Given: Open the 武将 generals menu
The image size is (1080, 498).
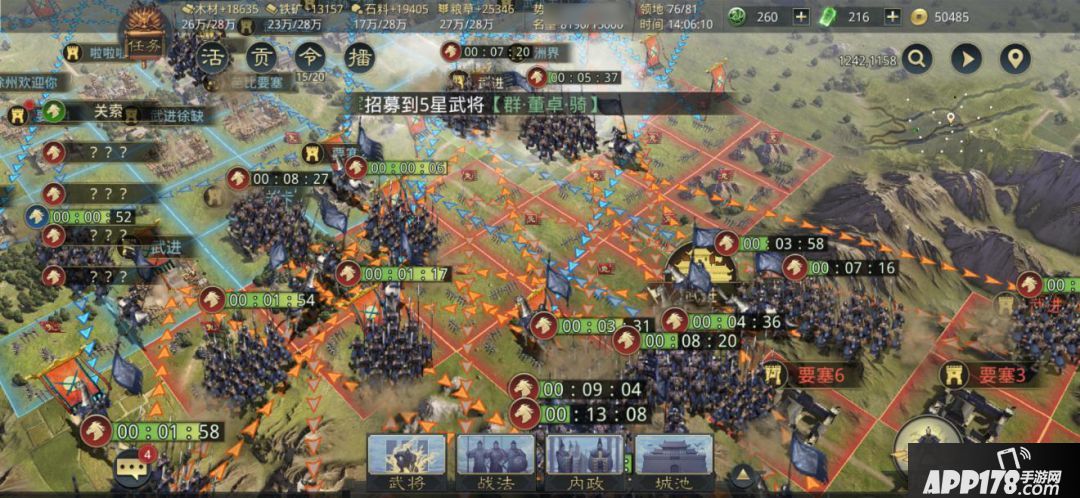Looking at the screenshot, I should point(406,462).
